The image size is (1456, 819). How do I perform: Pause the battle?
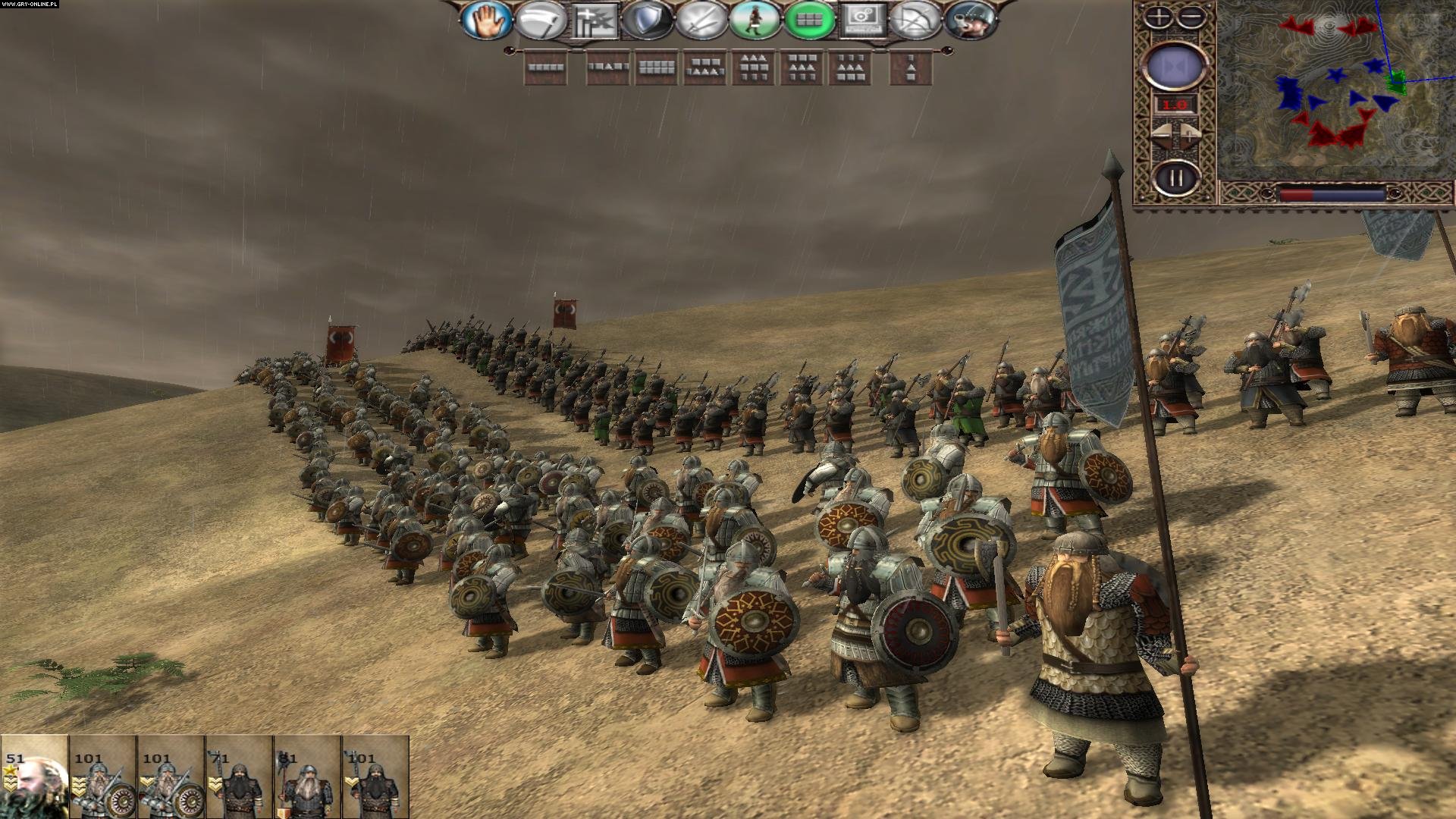click(x=1175, y=179)
